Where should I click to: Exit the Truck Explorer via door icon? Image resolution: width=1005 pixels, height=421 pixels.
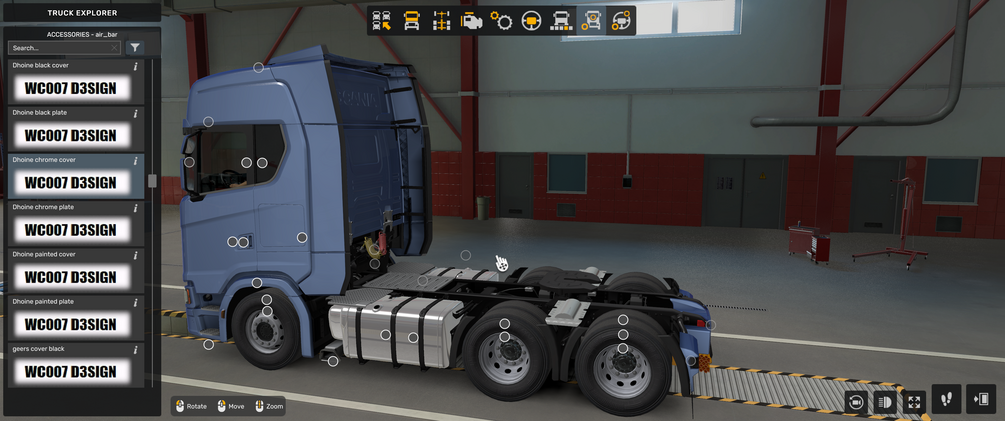tap(981, 399)
